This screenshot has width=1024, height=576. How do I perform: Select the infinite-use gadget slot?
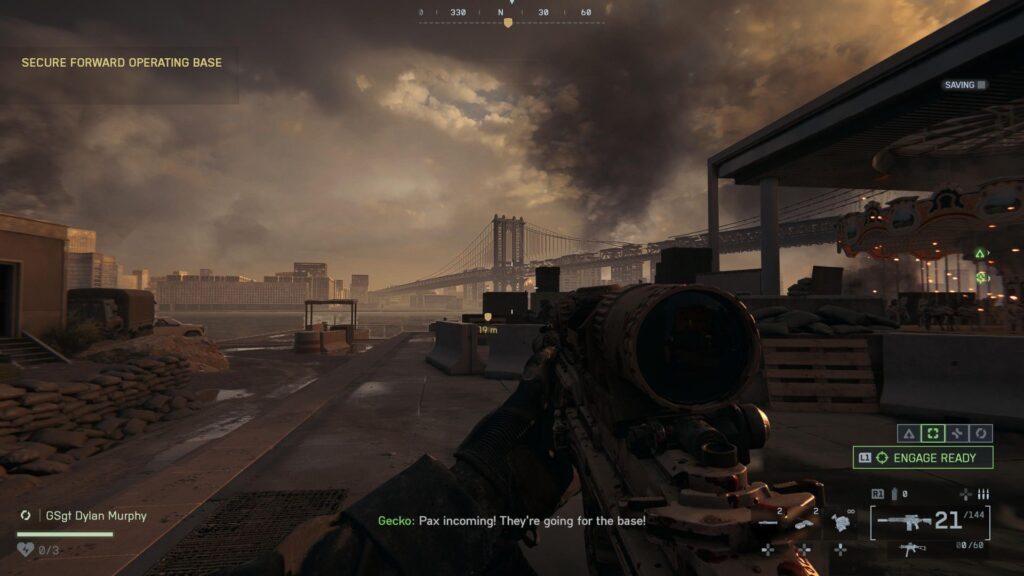pyautogui.click(x=840, y=520)
